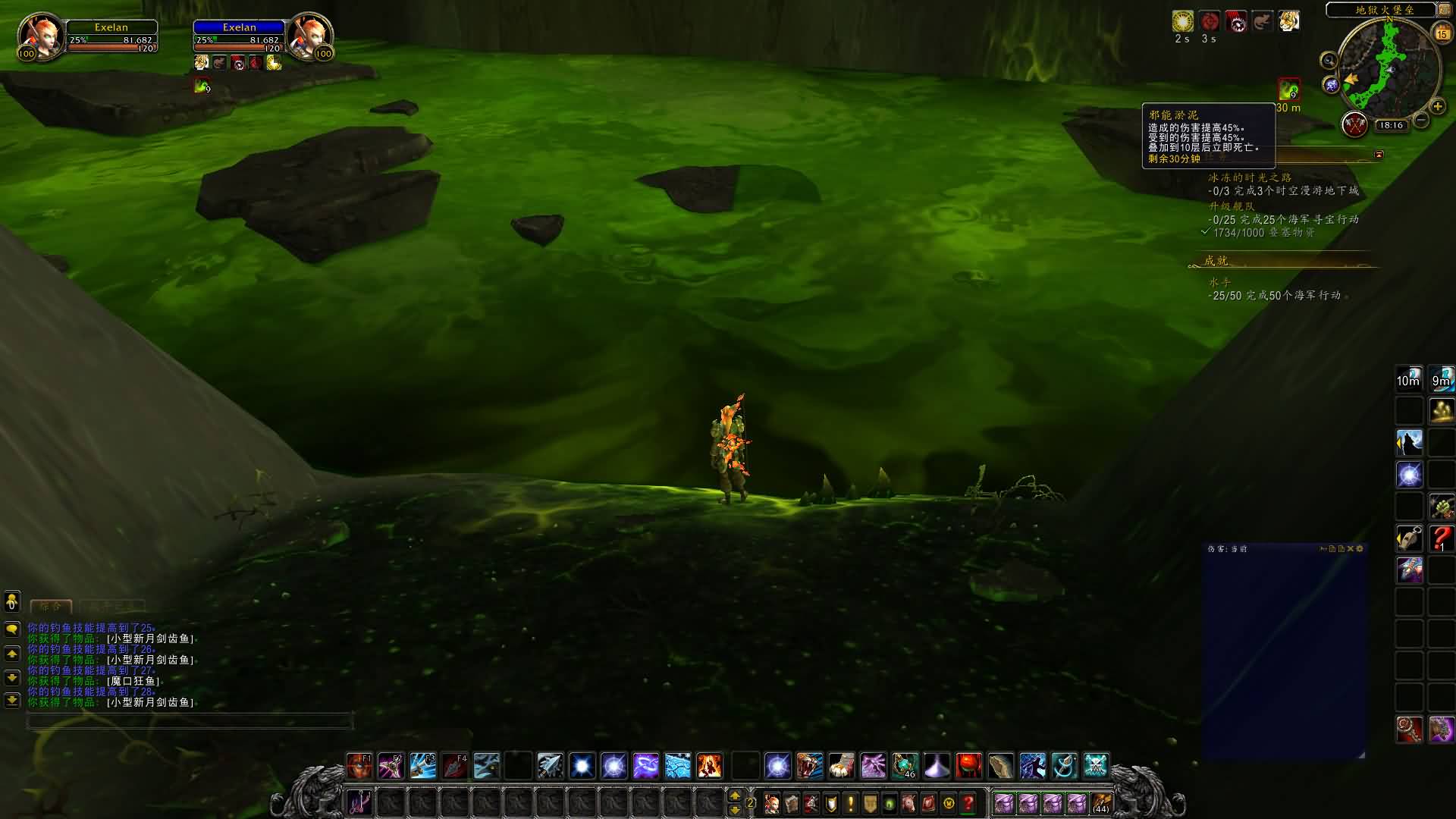The height and width of the screenshot is (819, 1456).
Task: Use the whistle item on side bar
Action: (1409, 538)
